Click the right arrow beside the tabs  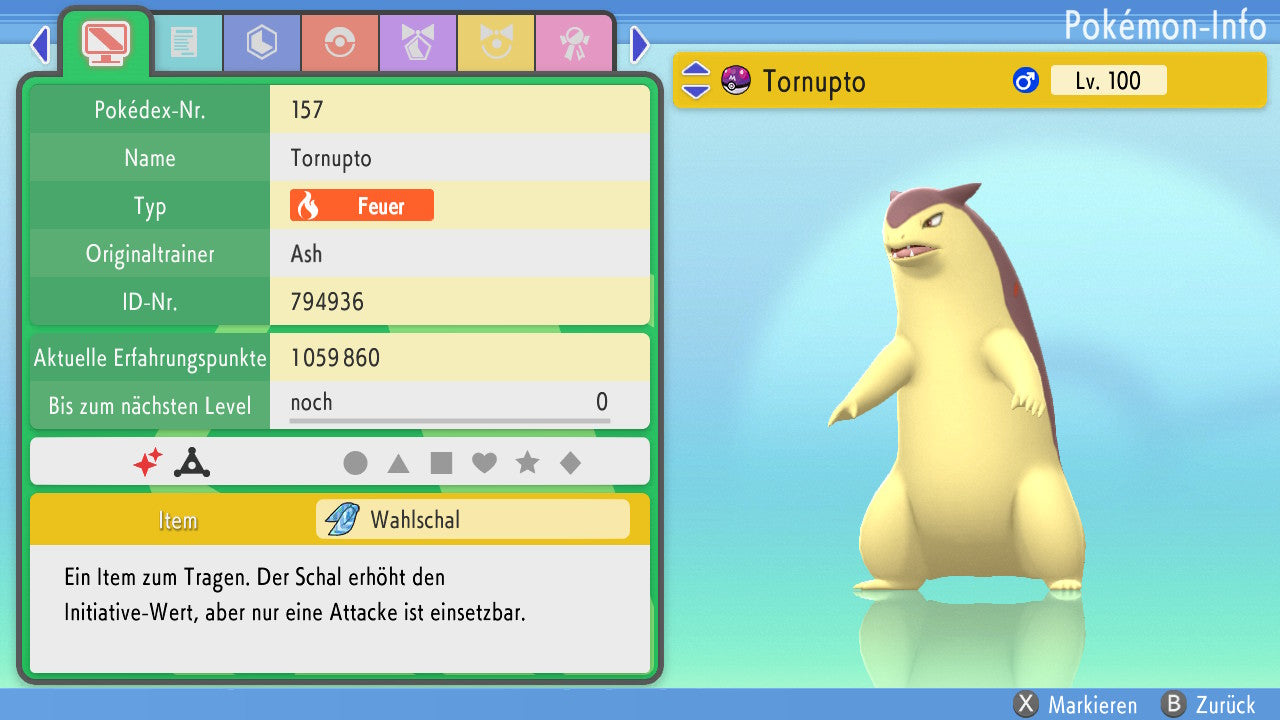[640, 45]
